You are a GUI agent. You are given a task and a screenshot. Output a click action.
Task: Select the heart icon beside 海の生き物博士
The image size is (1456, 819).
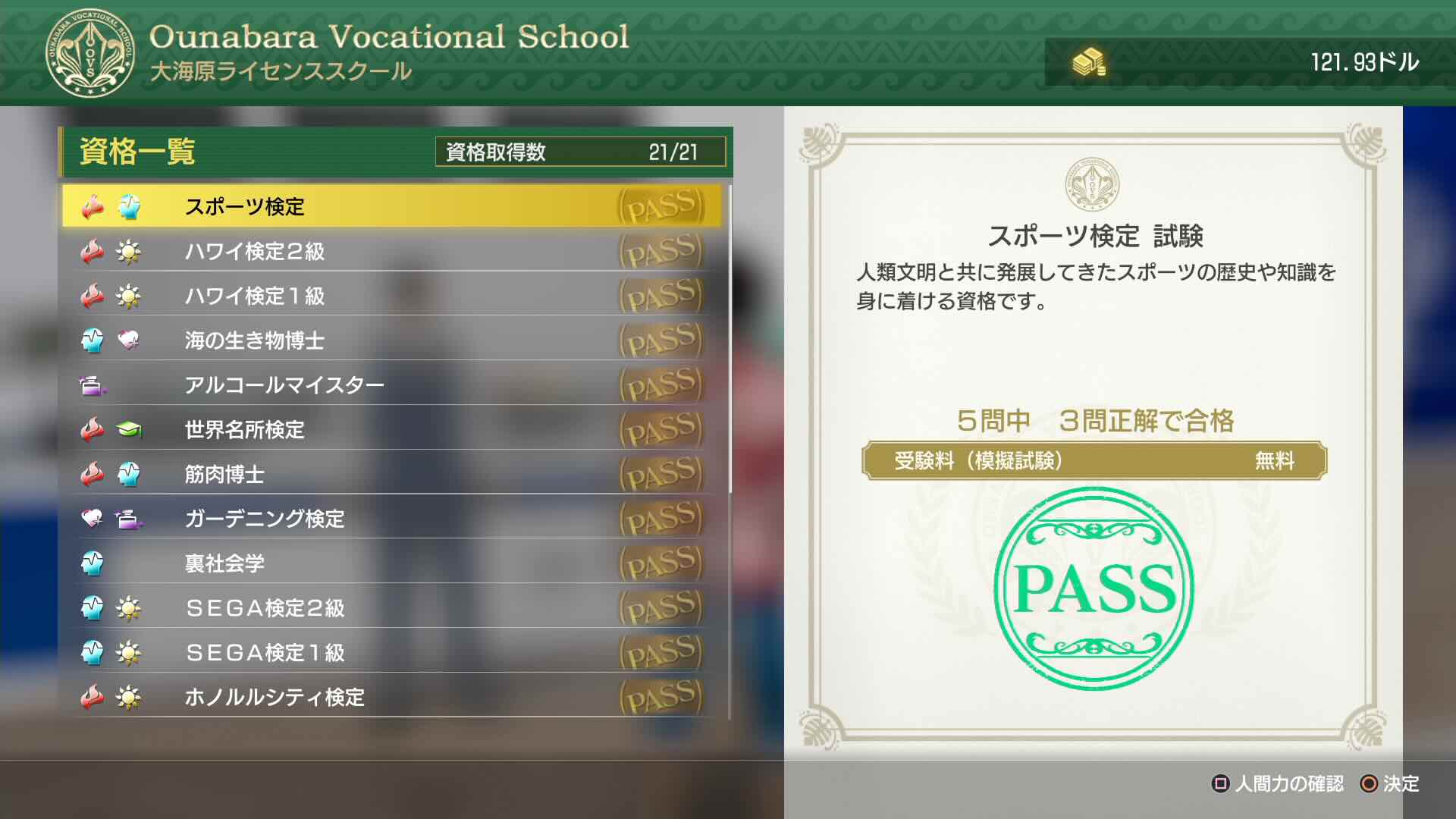pyautogui.click(x=131, y=340)
